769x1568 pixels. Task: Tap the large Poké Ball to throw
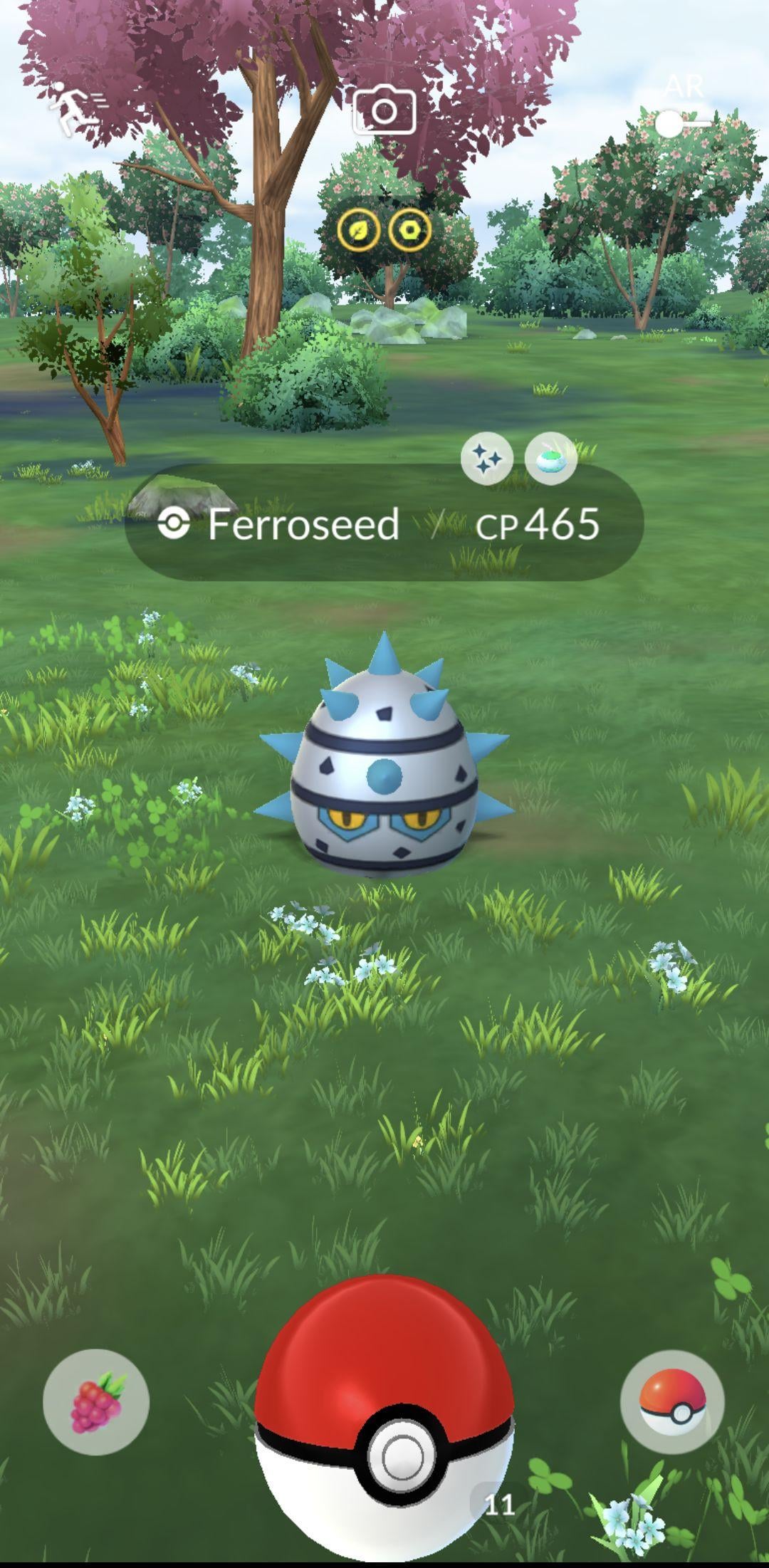point(384,1413)
